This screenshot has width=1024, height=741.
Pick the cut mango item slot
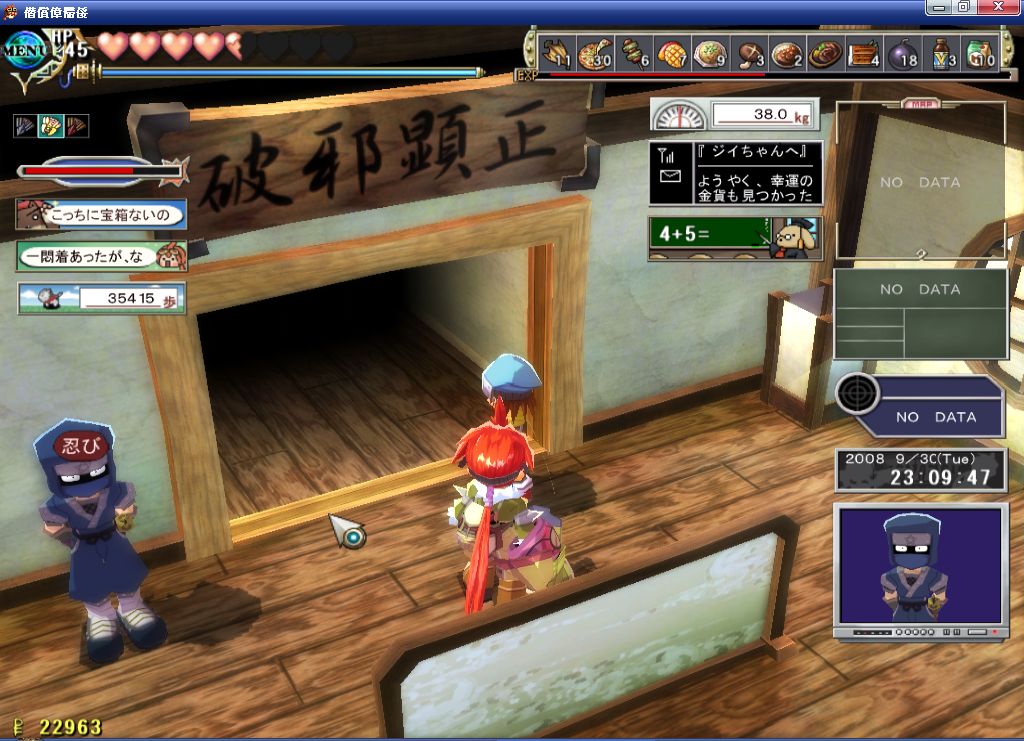[673, 53]
